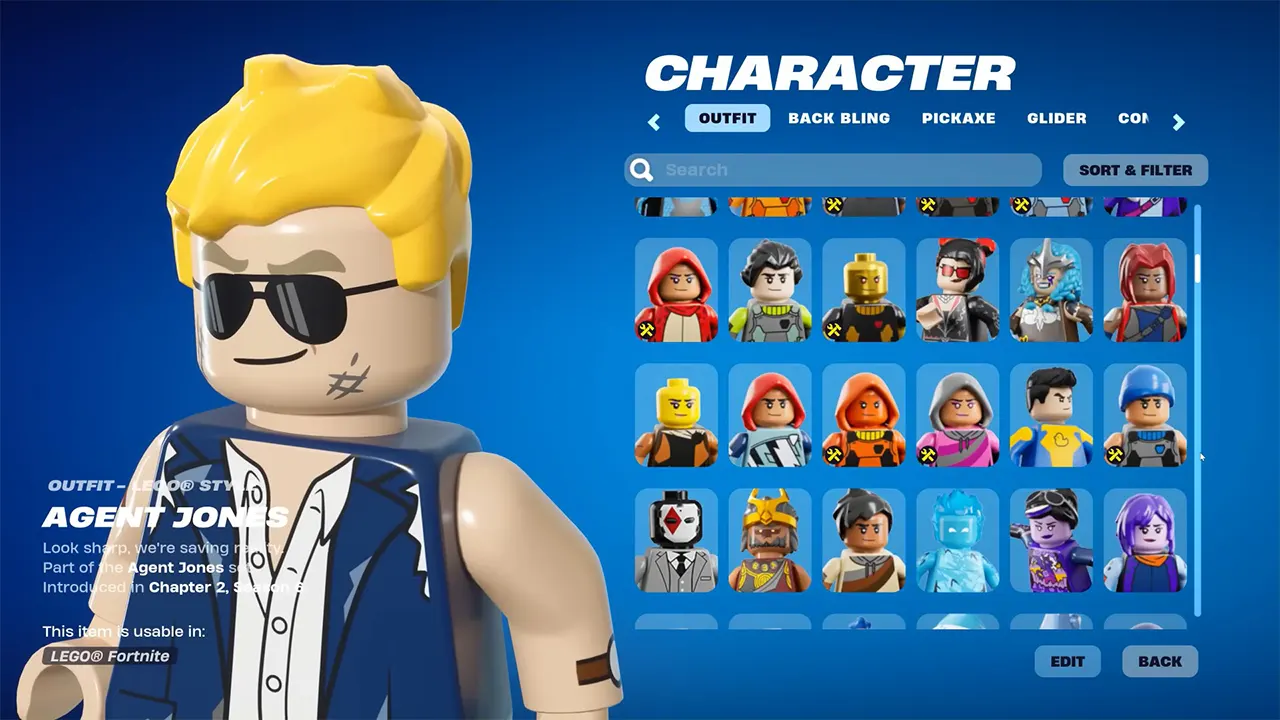Image resolution: width=1280 pixels, height=720 pixels.
Task: Open the PICKAXE tab
Action: [x=959, y=118]
